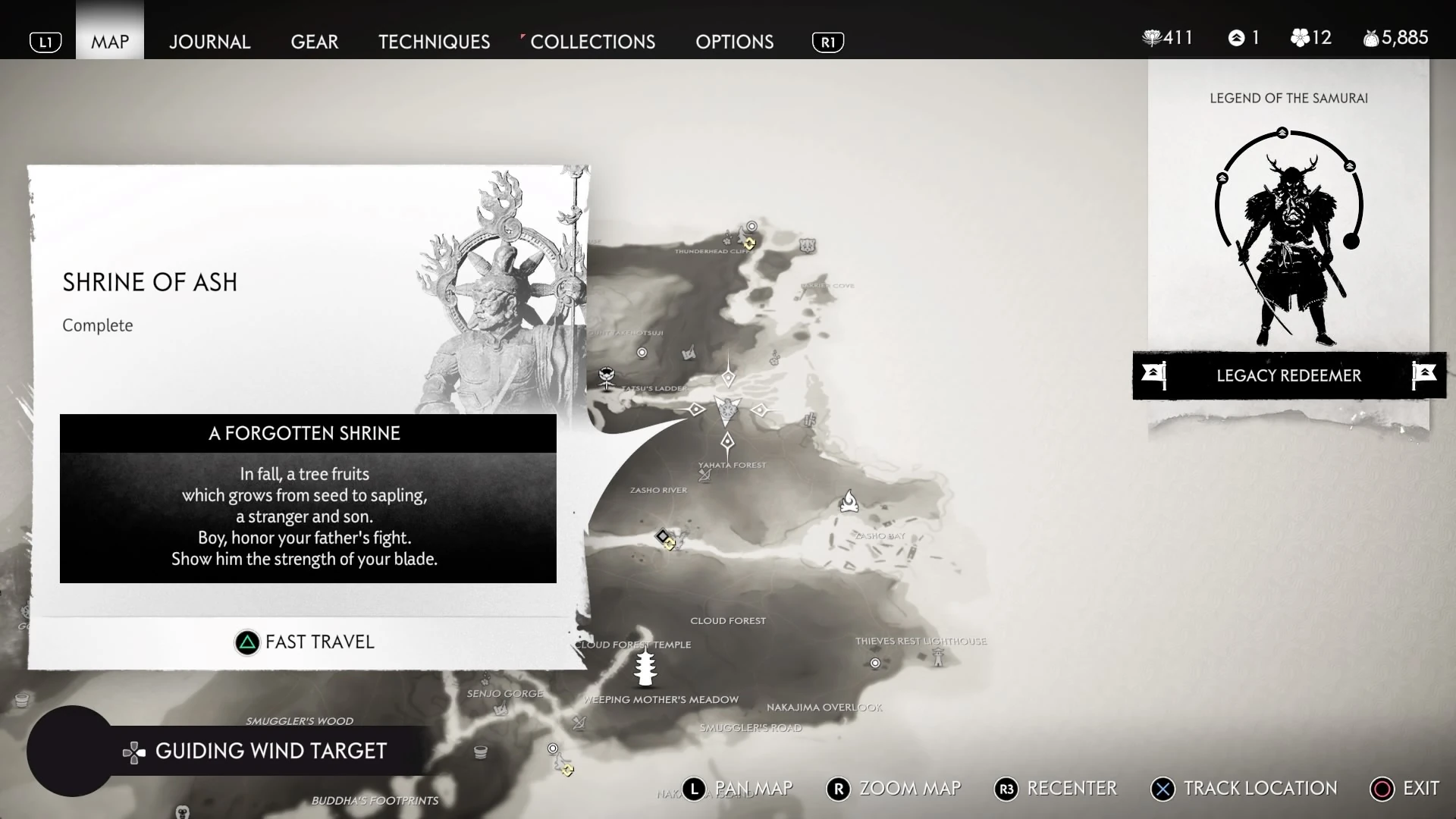Select the campfire marker at Zasho Bay
Screen dimensions: 1456x819
pyautogui.click(x=849, y=502)
